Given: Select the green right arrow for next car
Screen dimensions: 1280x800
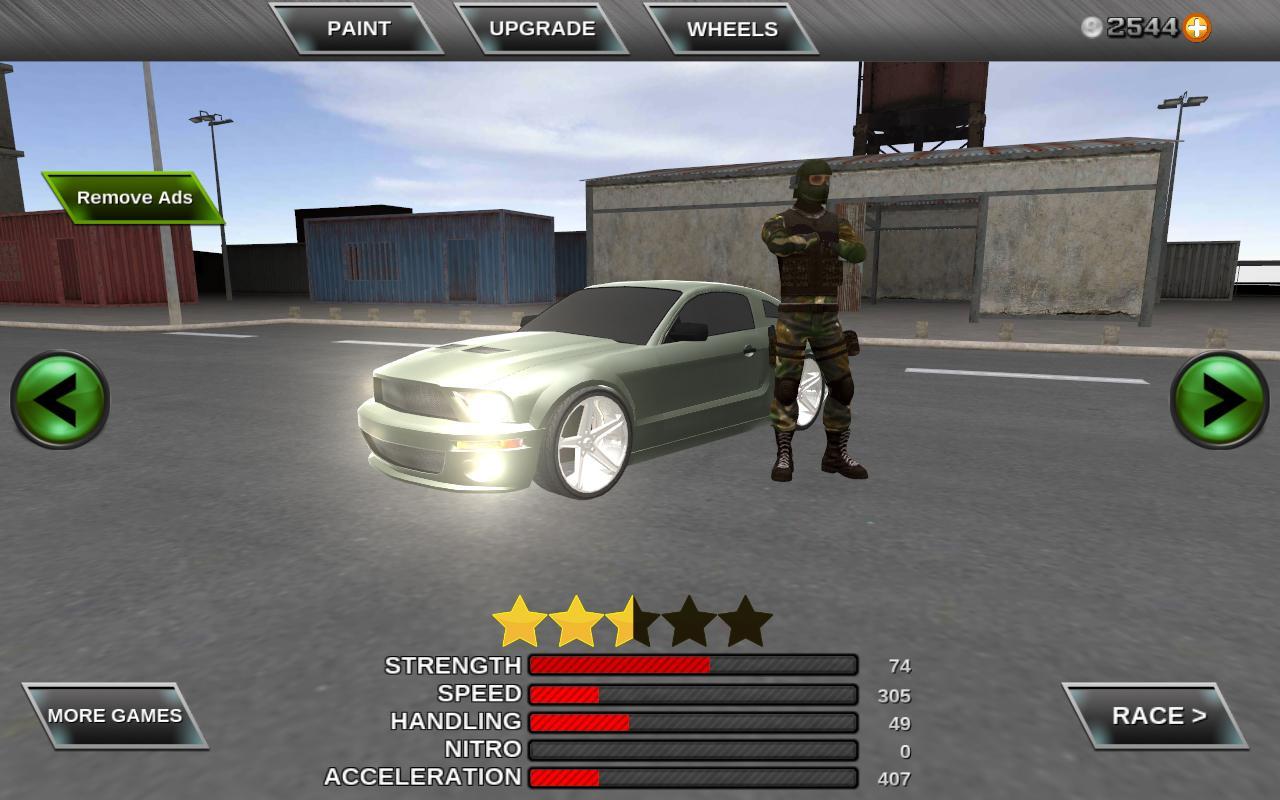Looking at the screenshot, I should [x=1218, y=399].
